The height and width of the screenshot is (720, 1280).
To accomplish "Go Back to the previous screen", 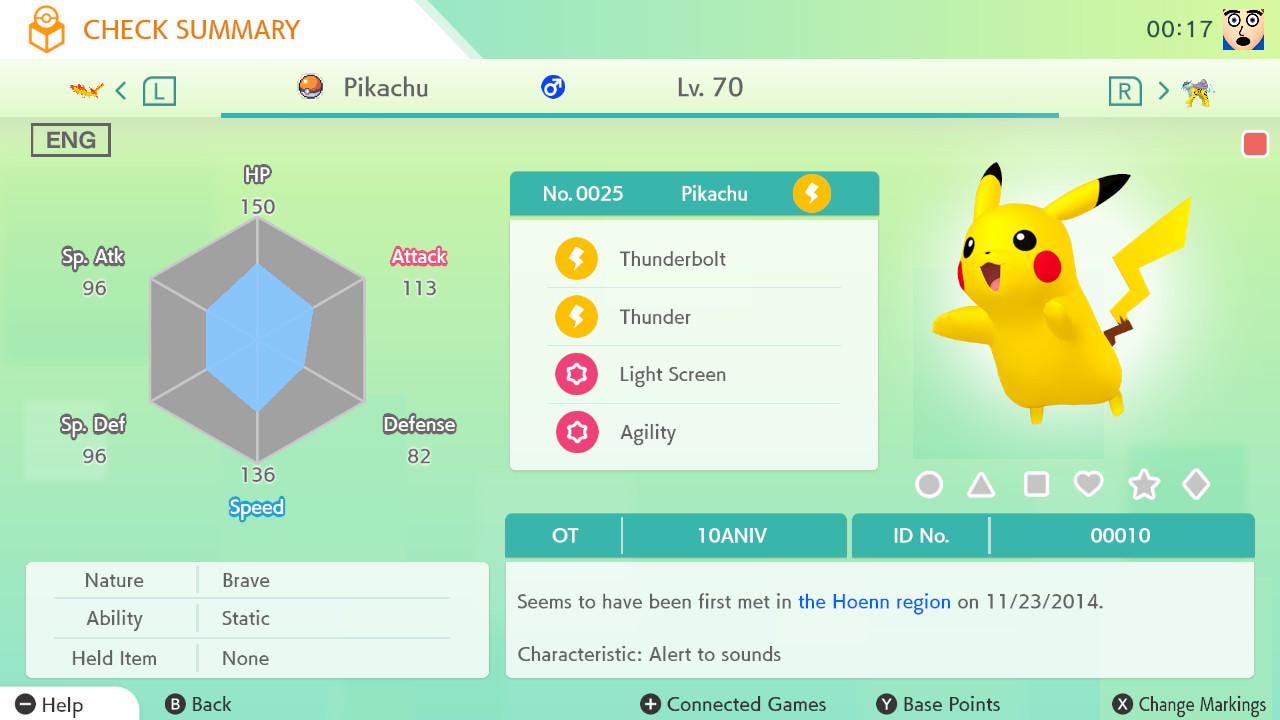I will point(198,705).
